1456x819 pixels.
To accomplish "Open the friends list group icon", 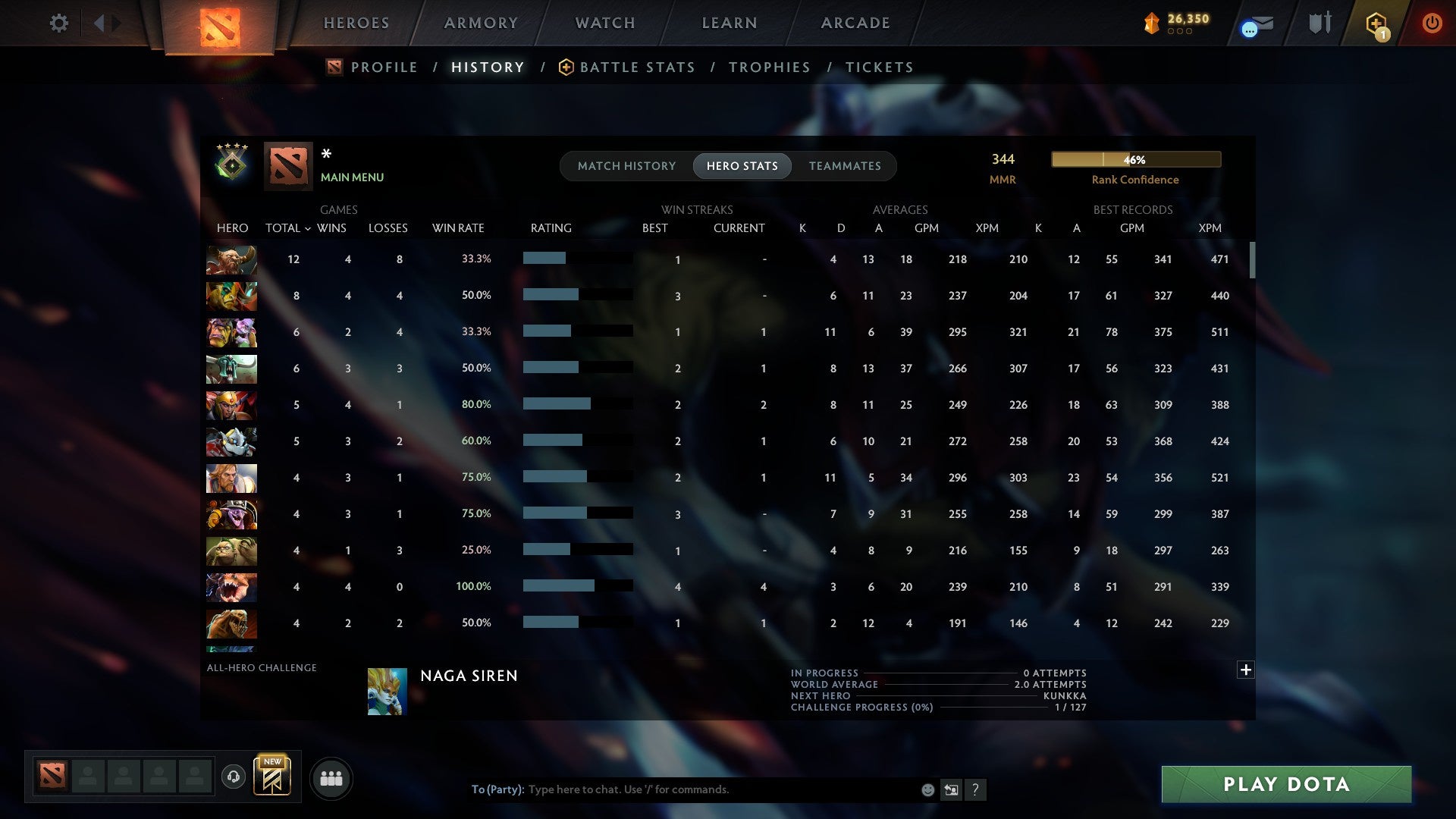I will coord(331,777).
